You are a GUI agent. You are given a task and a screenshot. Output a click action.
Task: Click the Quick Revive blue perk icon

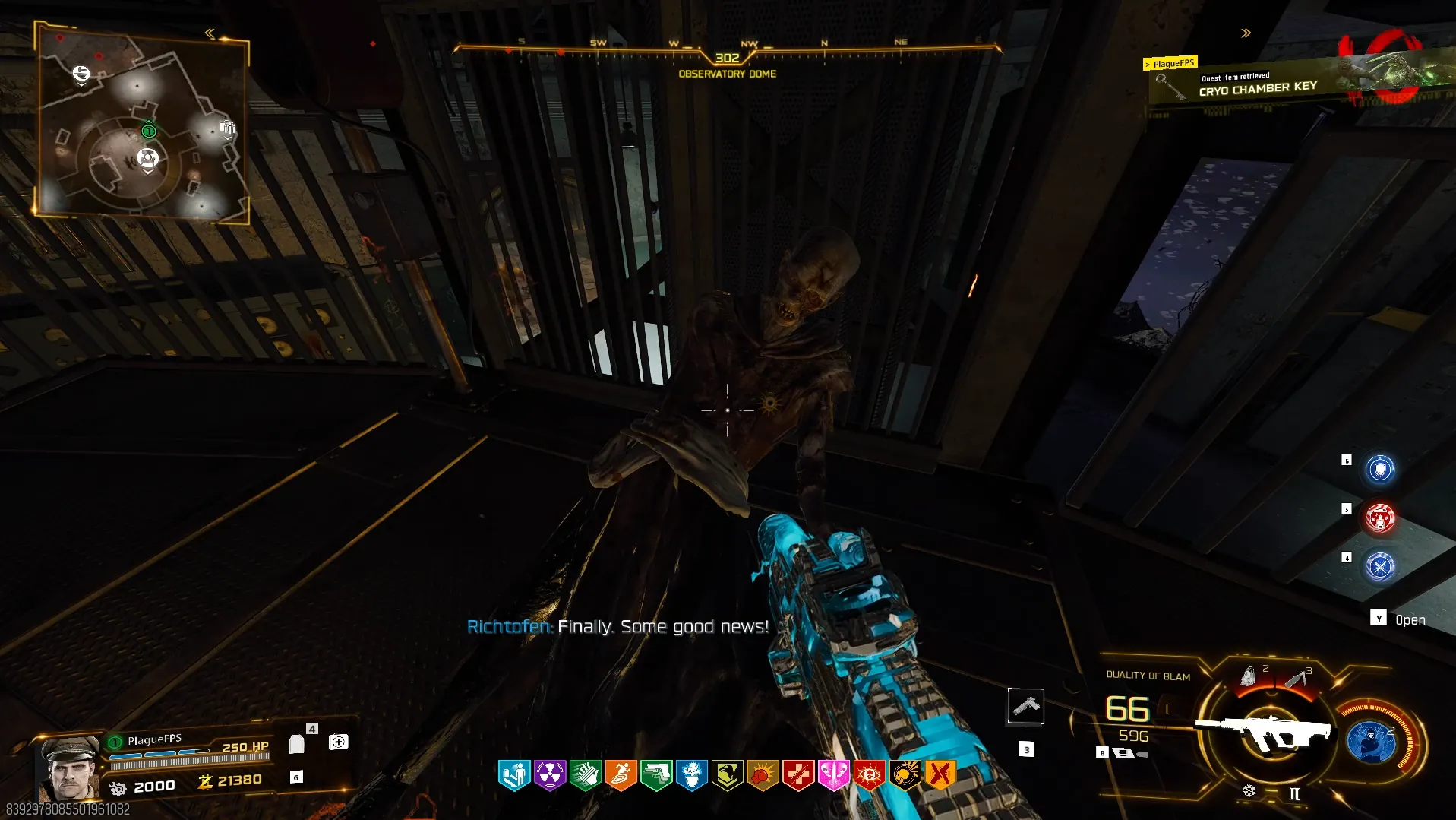click(x=514, y=775)
